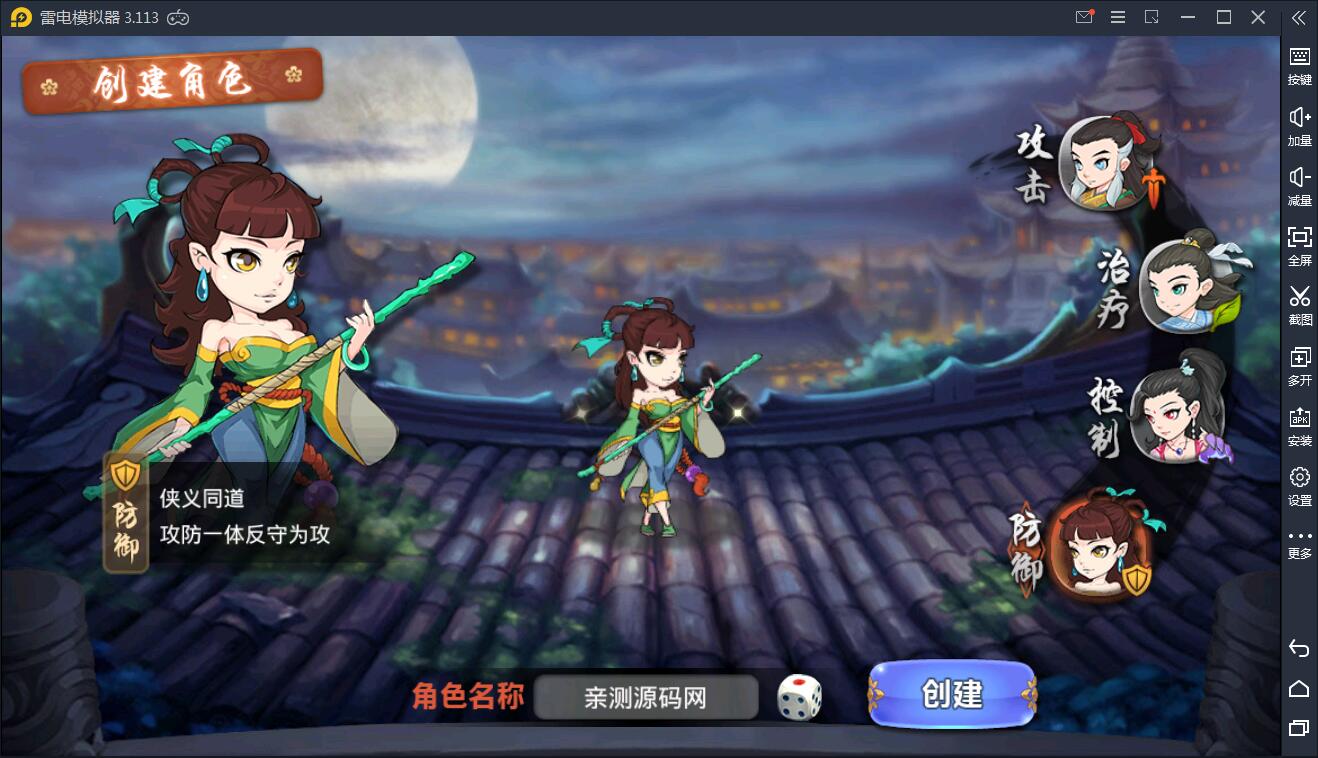Open the hamburger menu in the title bar
The height and width of the screenshot is (758, 1318).
(x=1118, y=17)
